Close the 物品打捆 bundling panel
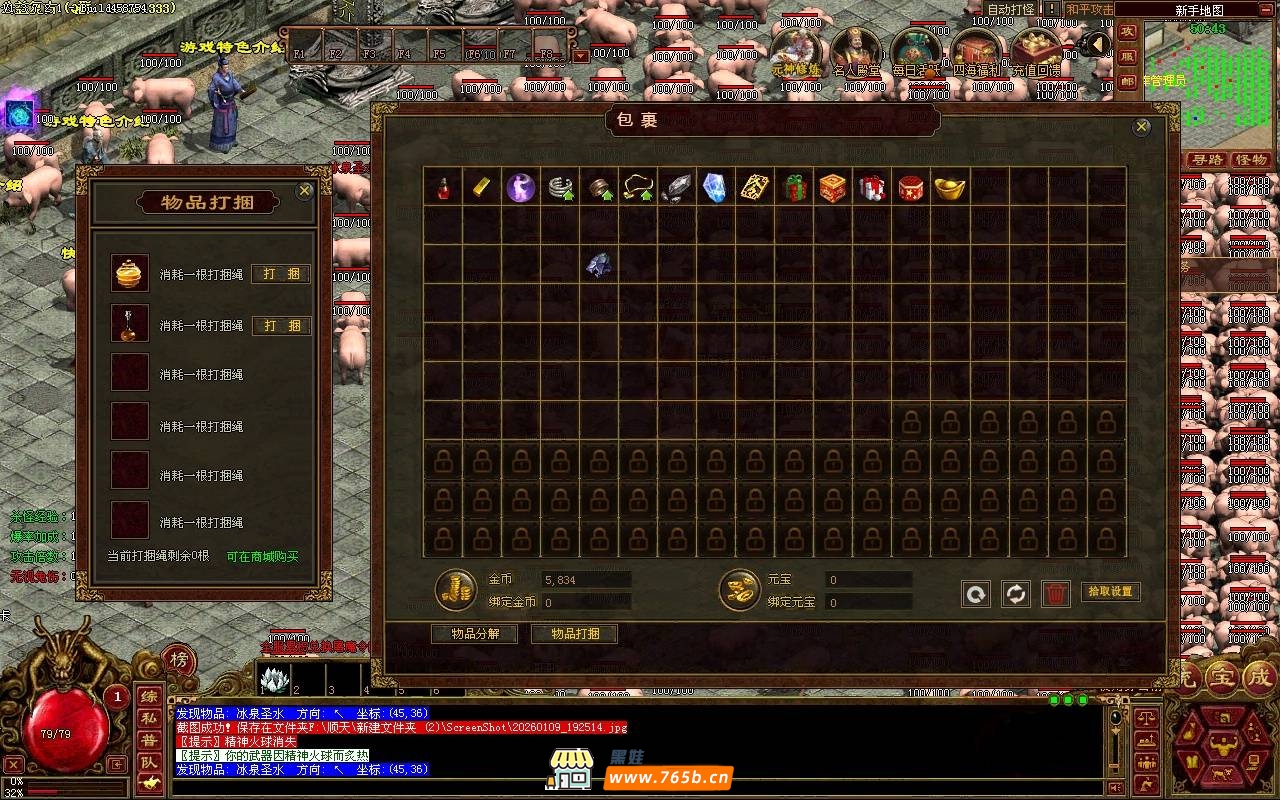The height and width of the screenshot is (800, 1280). [305, 190]
